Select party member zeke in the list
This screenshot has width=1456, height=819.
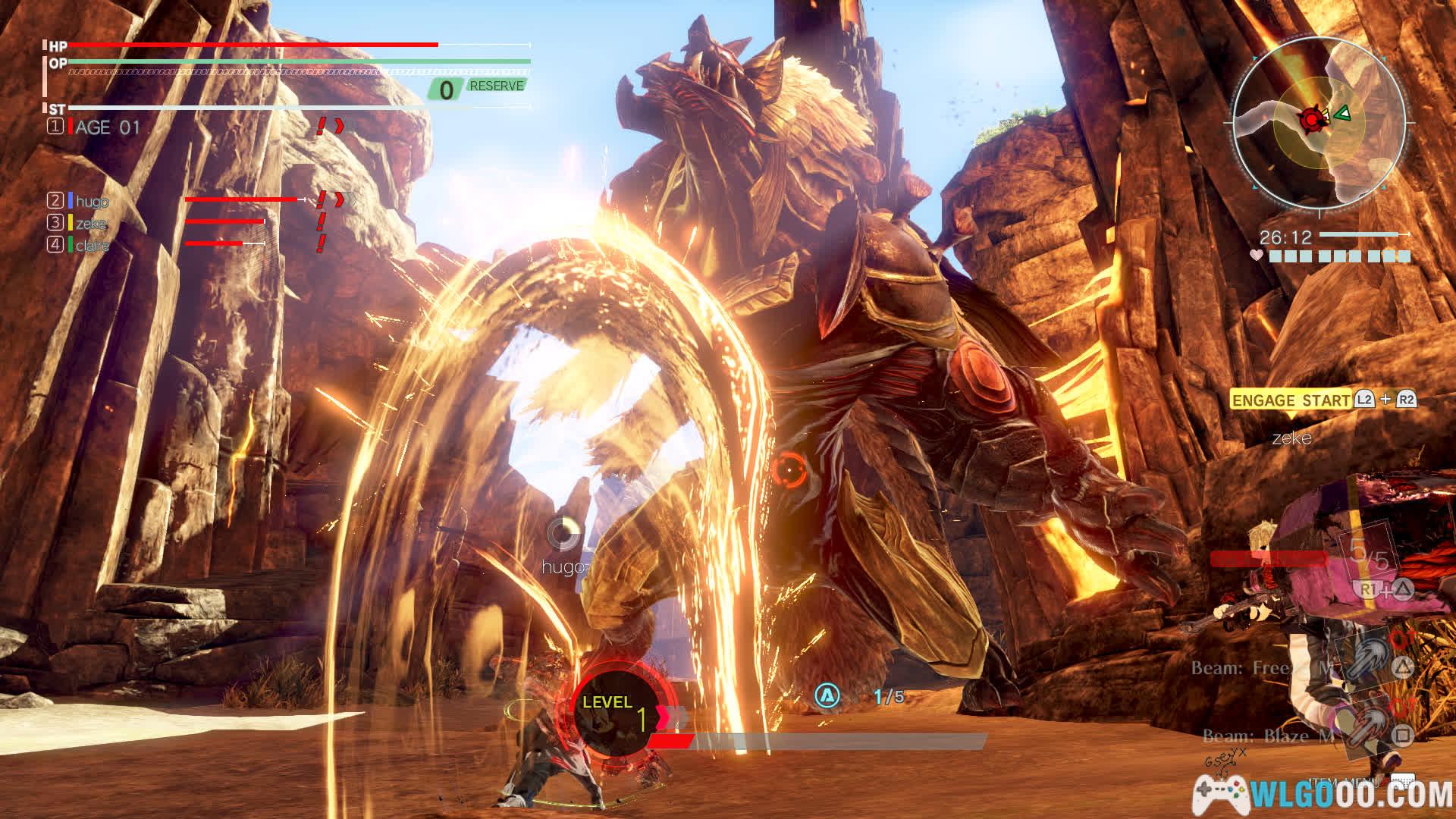90,223
